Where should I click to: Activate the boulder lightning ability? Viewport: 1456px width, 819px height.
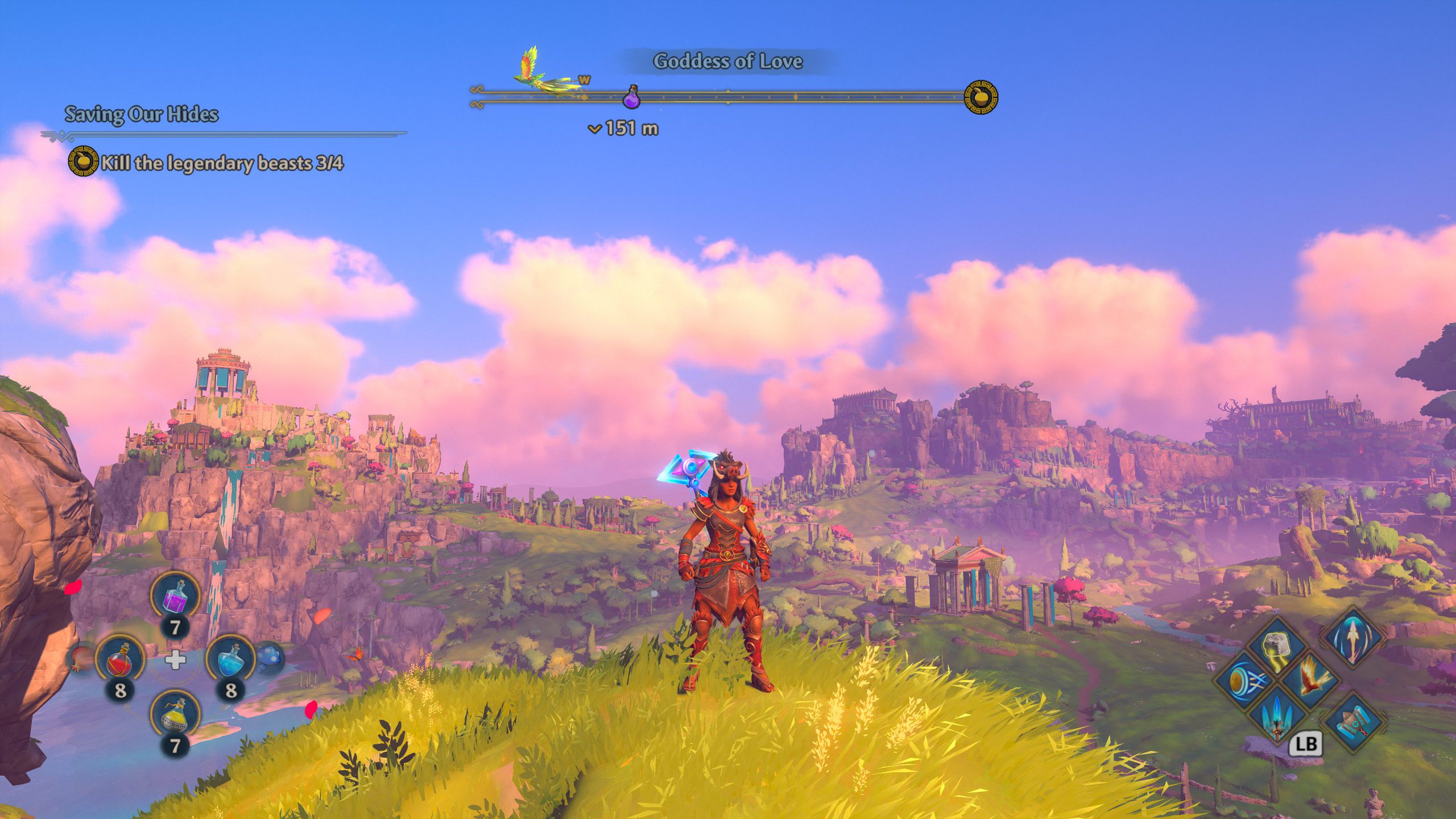pyautogui.click(x=1276, y=647)
